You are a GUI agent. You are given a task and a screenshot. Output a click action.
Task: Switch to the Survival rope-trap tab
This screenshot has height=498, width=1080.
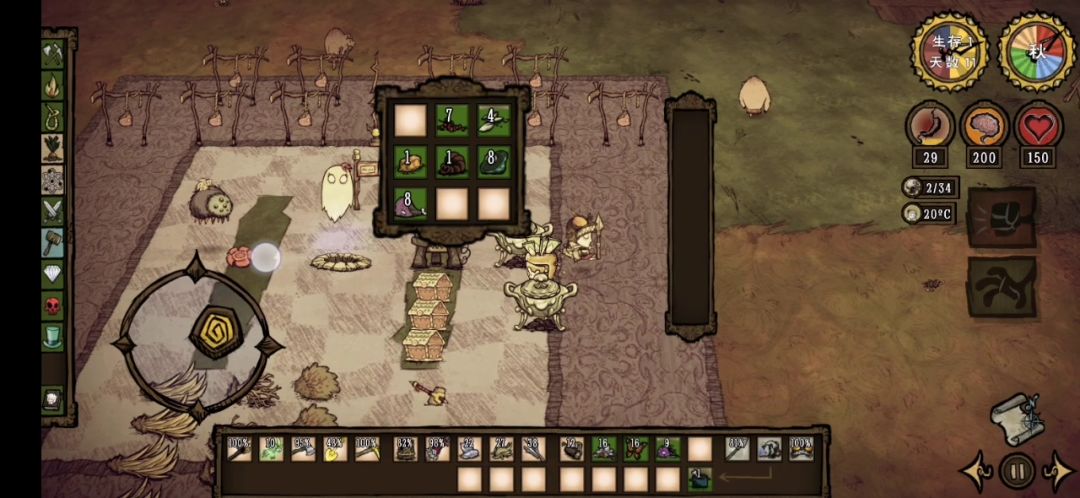click(x=53, y=117)
